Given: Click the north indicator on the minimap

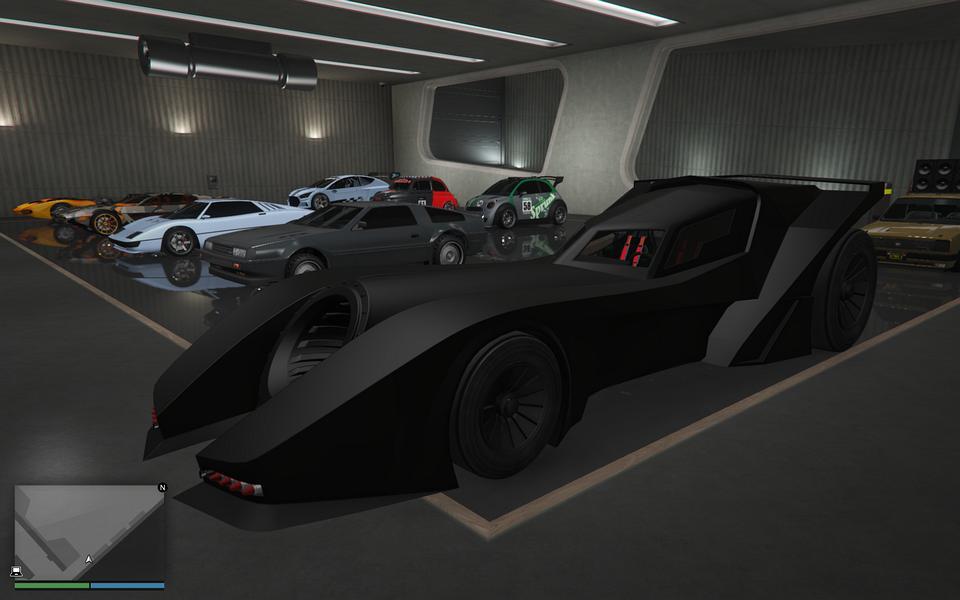Looking at the screenshot, I should coord(161,488).
